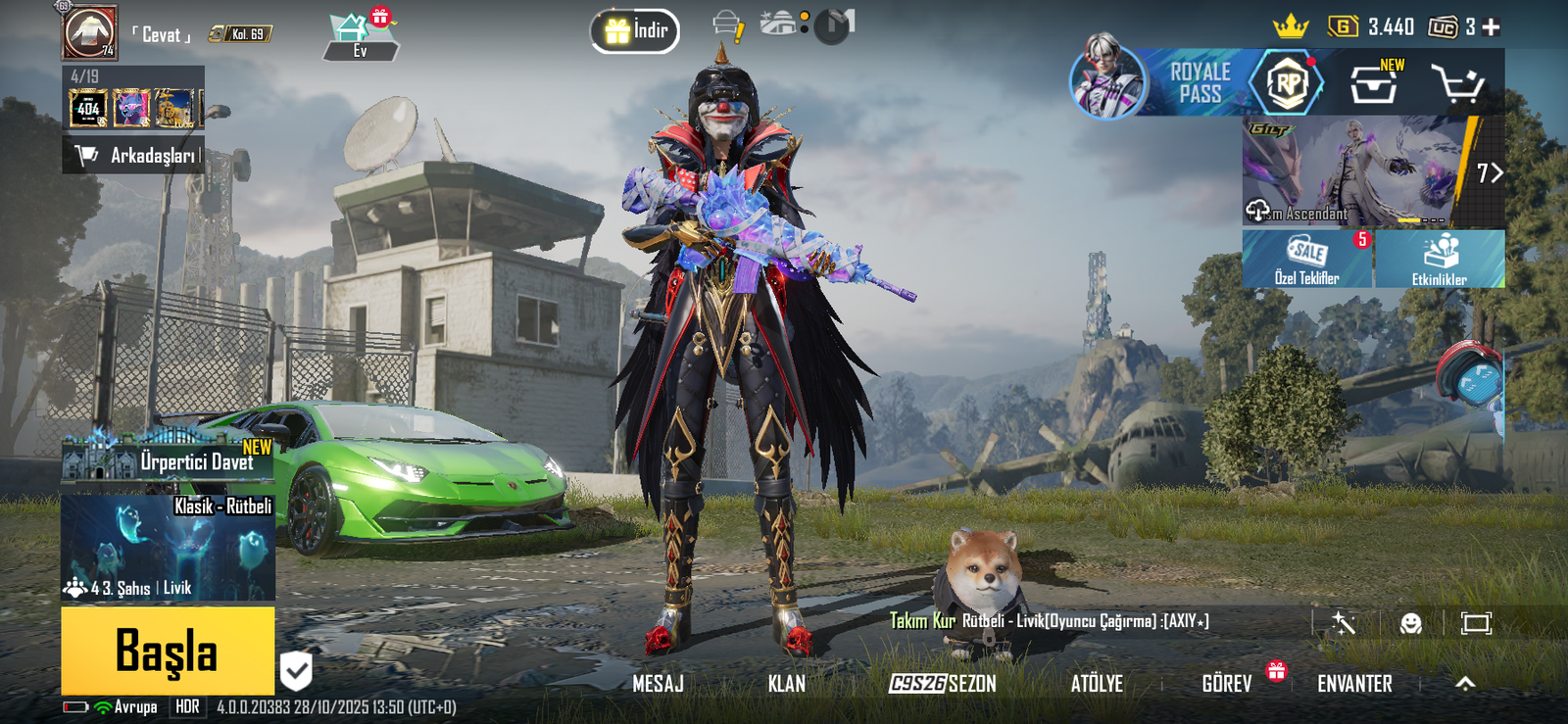Add UC with the plus button
This screenshot has width=1568, height=724.
[x=1492, y=27]
